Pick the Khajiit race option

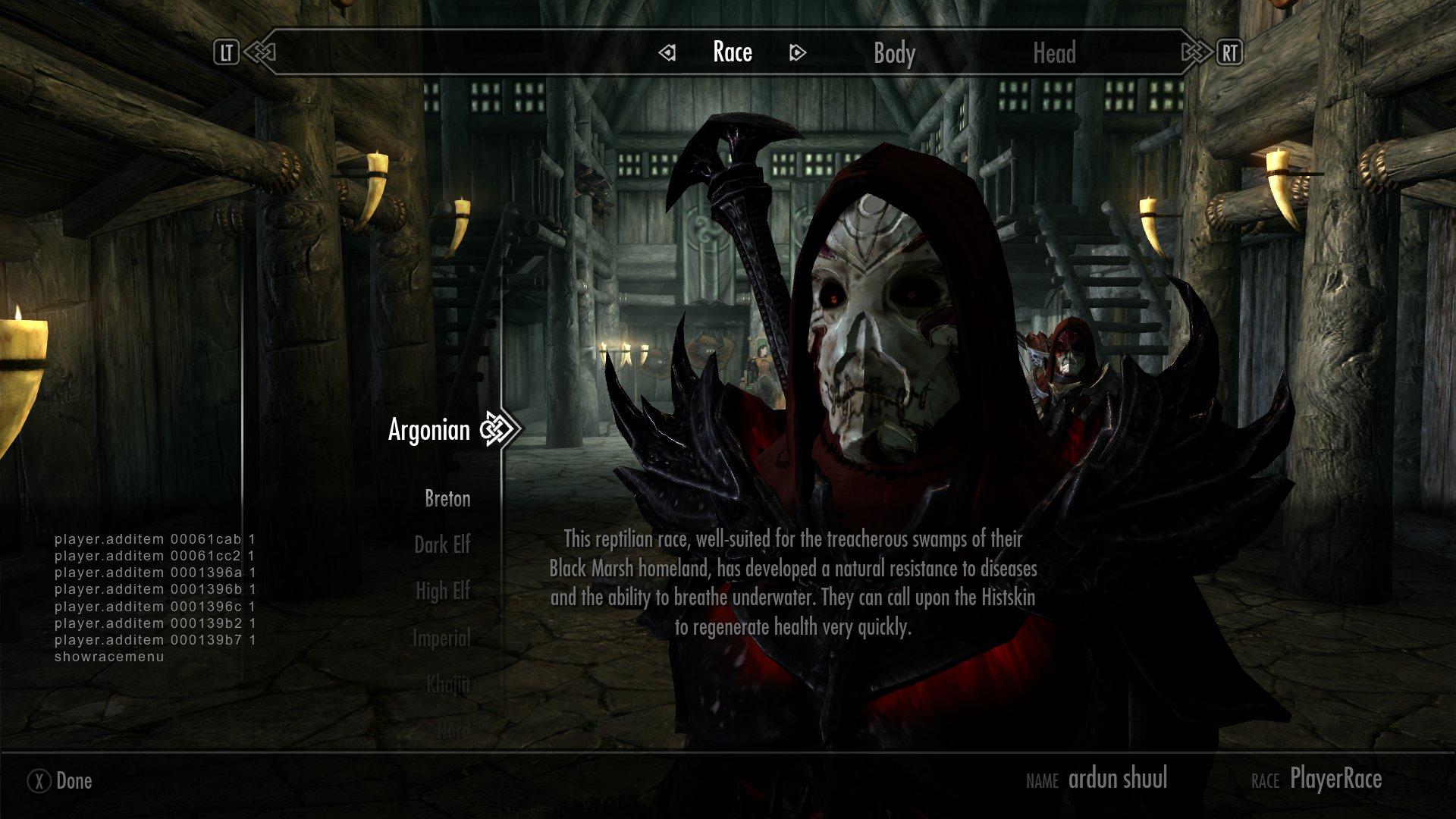(447, 685)
